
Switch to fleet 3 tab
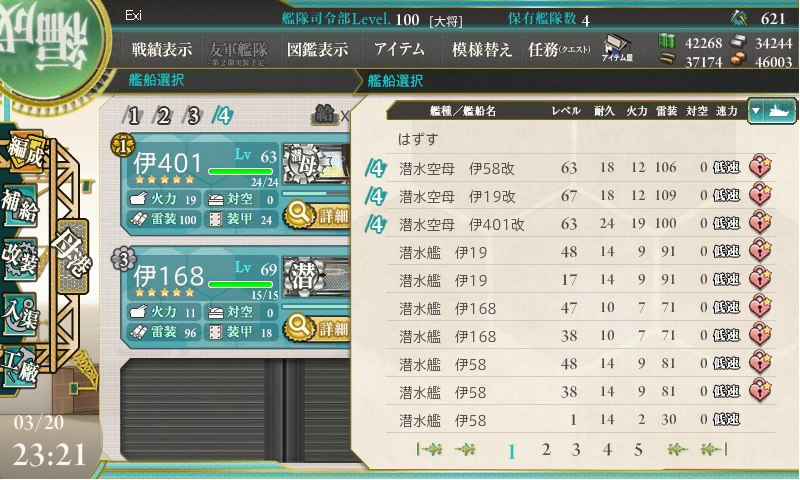[x=193, y=115]
